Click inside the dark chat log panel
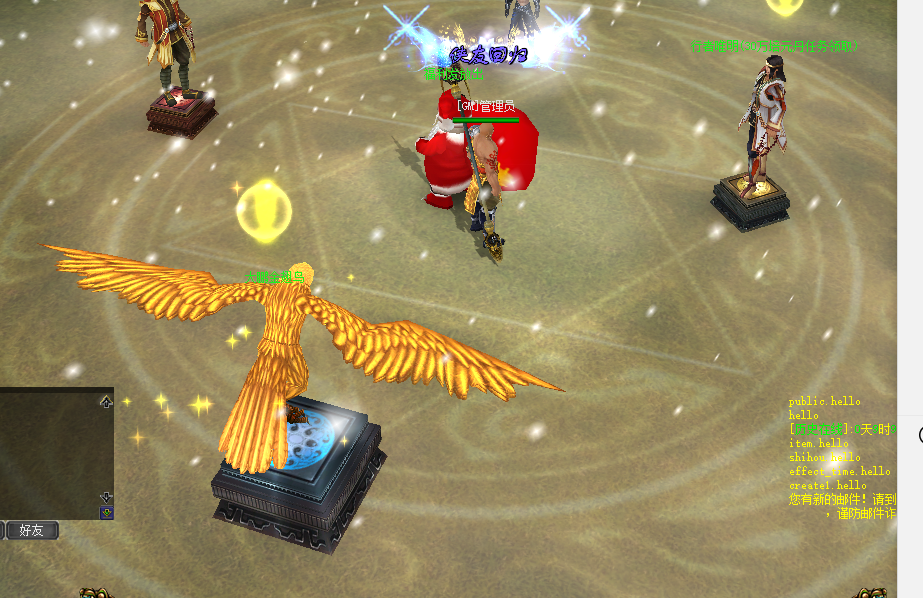Image resolution: width=923 pixels, height=598 pixels. 48,452
